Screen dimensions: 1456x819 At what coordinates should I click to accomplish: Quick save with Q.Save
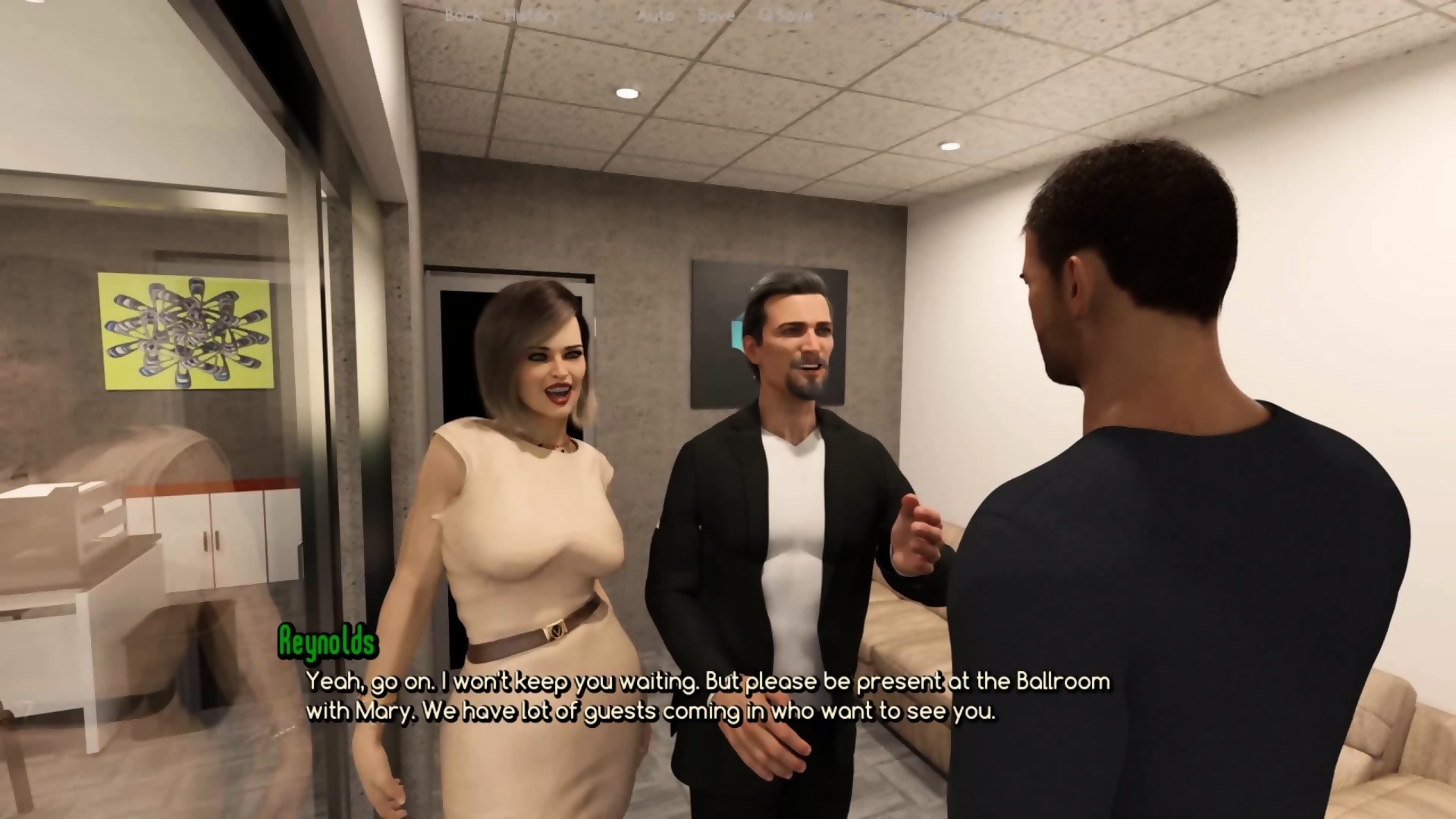pos(786,15)
